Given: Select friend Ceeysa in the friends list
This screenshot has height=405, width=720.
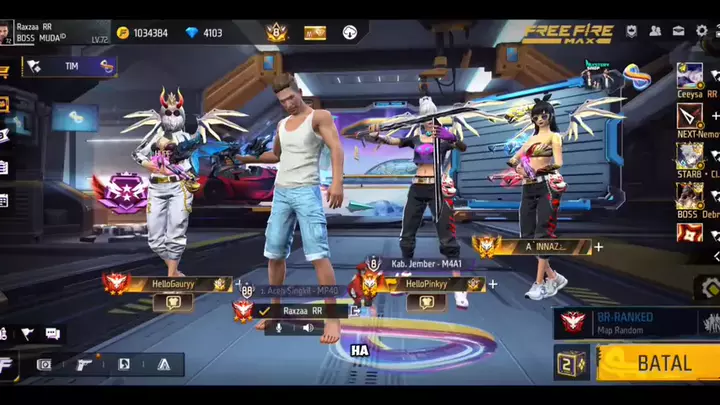Looking at the screenshot, I should coord(690,78).
